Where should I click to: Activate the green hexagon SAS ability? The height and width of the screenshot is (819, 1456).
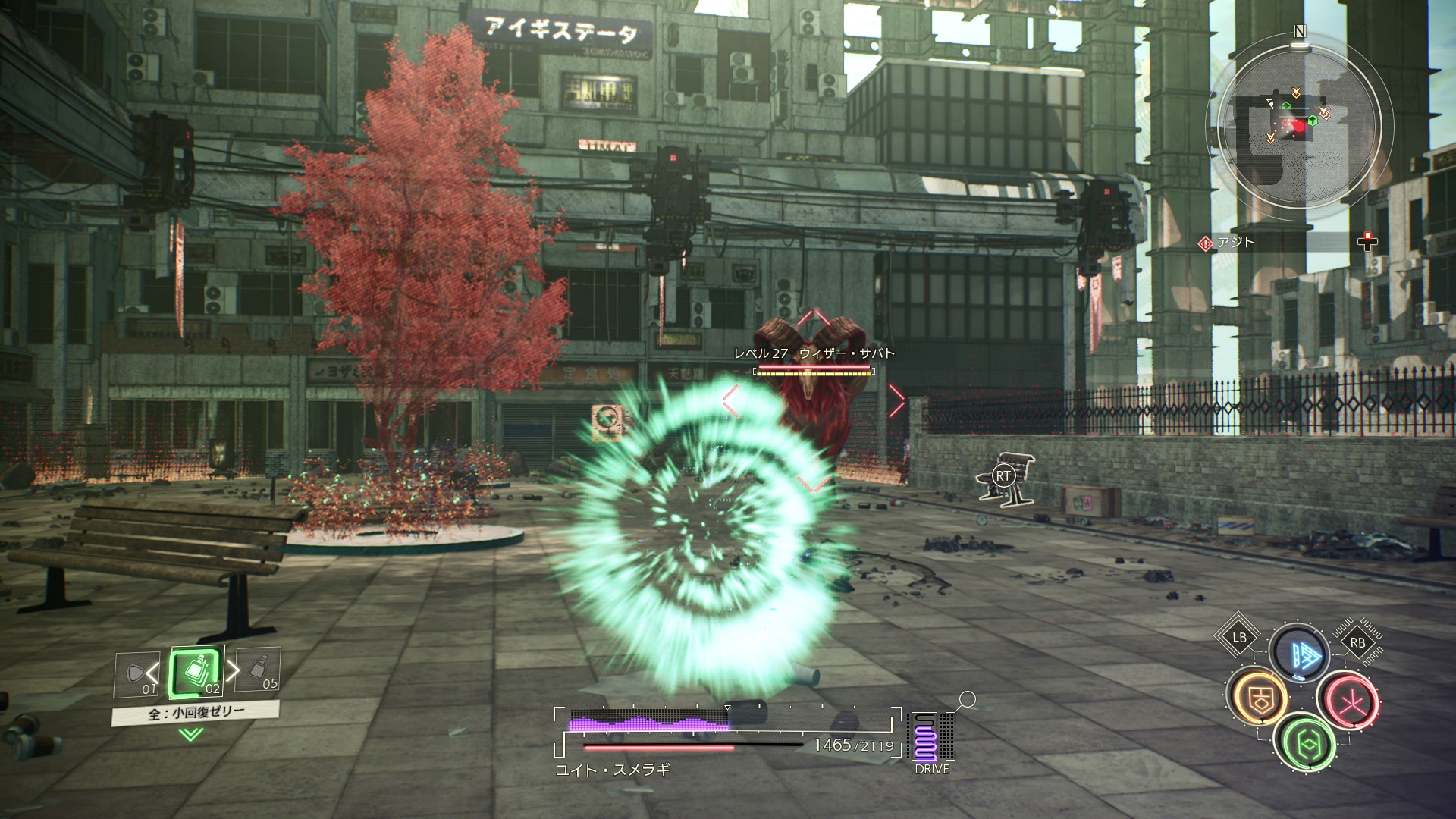point(1304,743)
